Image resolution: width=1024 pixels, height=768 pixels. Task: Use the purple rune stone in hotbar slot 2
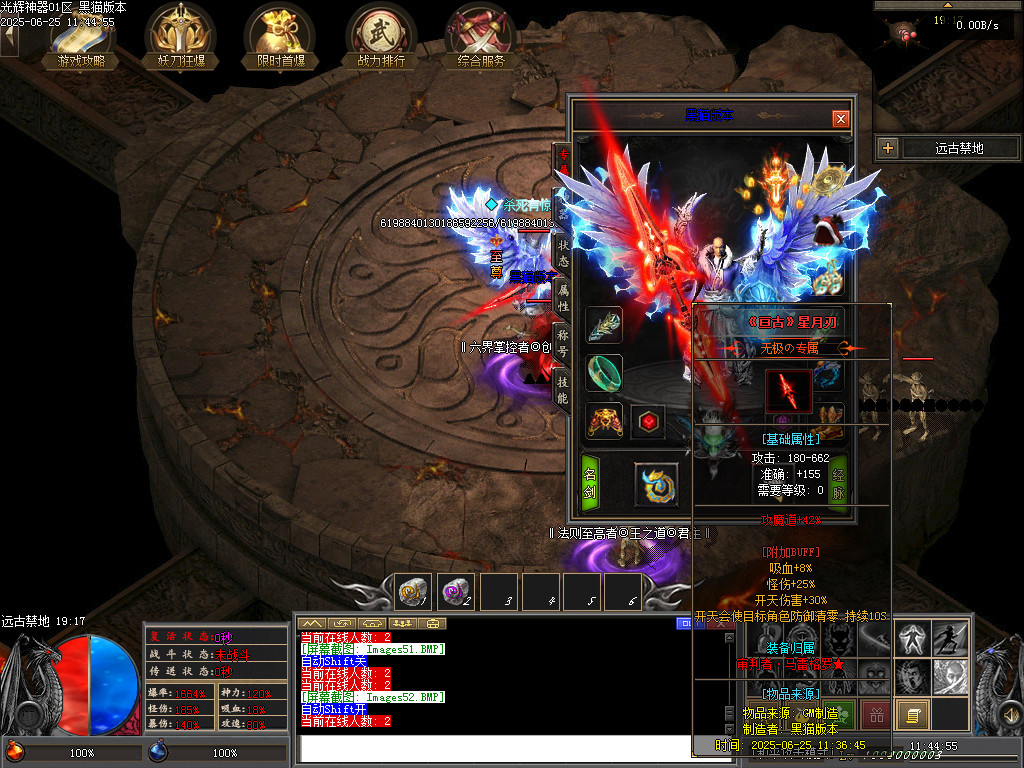[456, 591]
